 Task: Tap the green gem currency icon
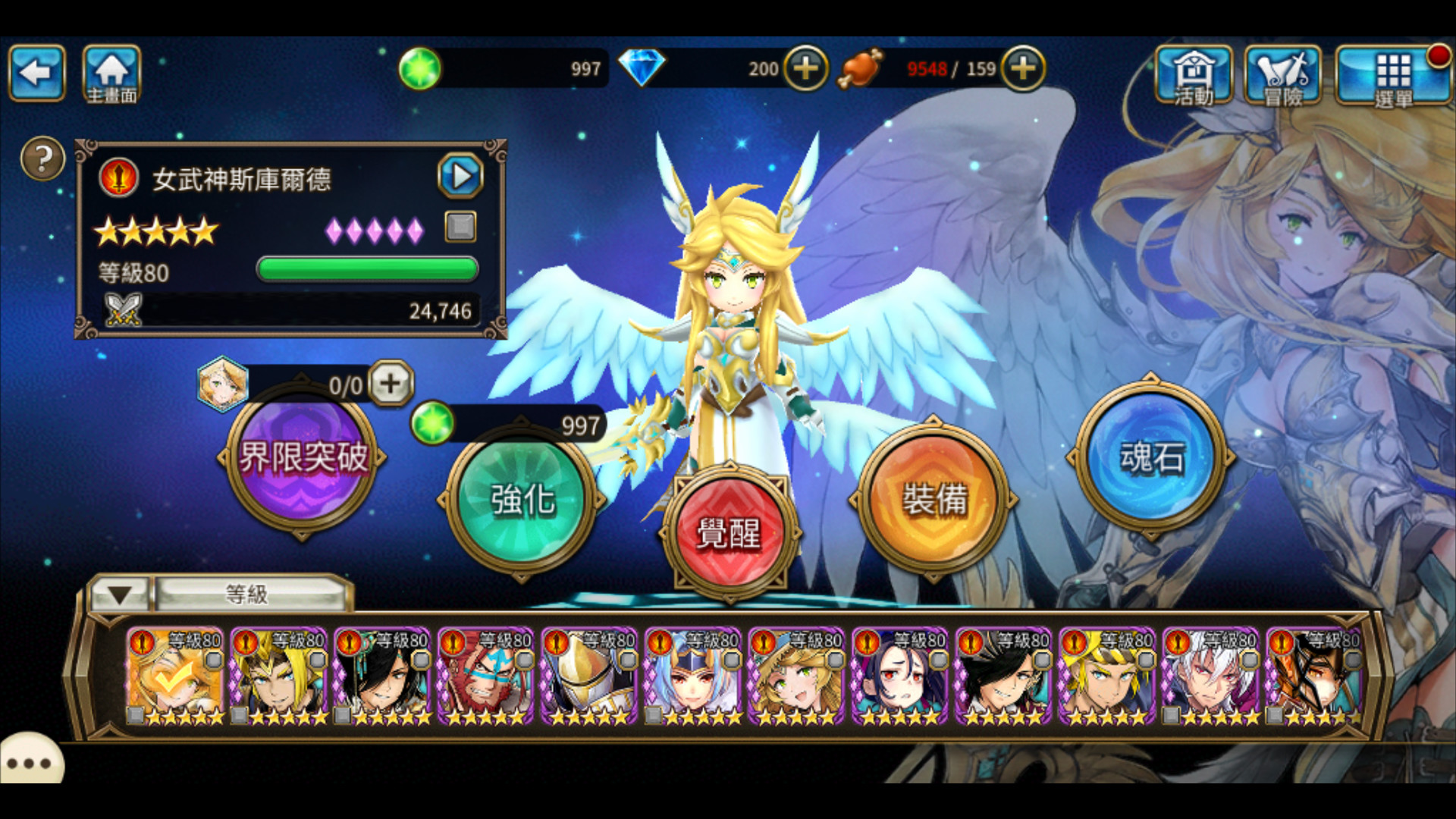420,68
